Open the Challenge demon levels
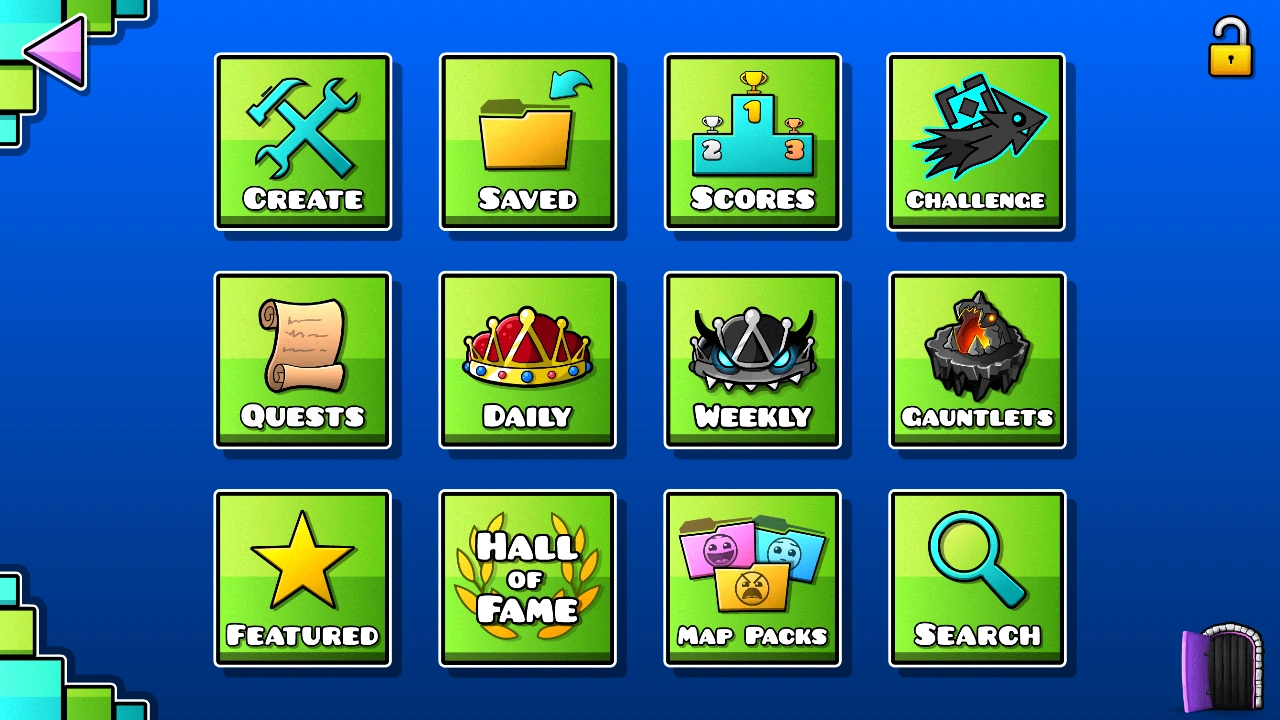The height and width of the screenshot is (720, 1280). 976,140
